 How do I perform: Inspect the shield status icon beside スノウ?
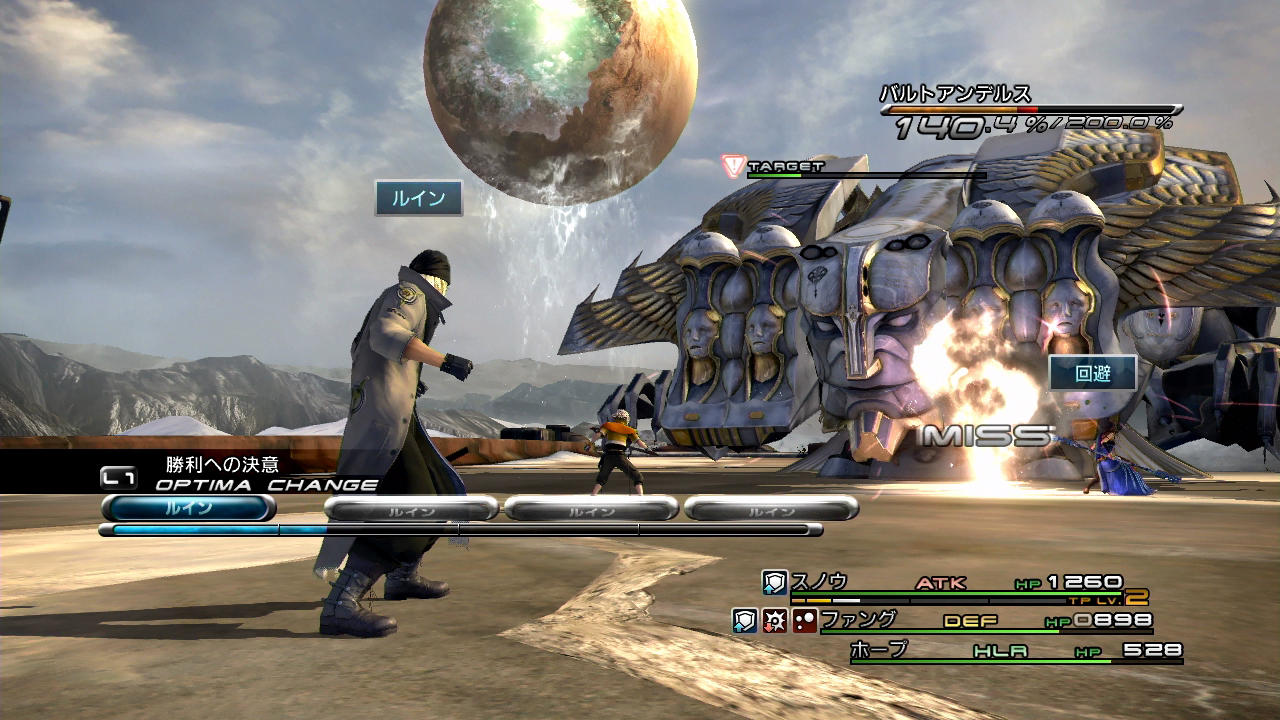click(775, 582)
